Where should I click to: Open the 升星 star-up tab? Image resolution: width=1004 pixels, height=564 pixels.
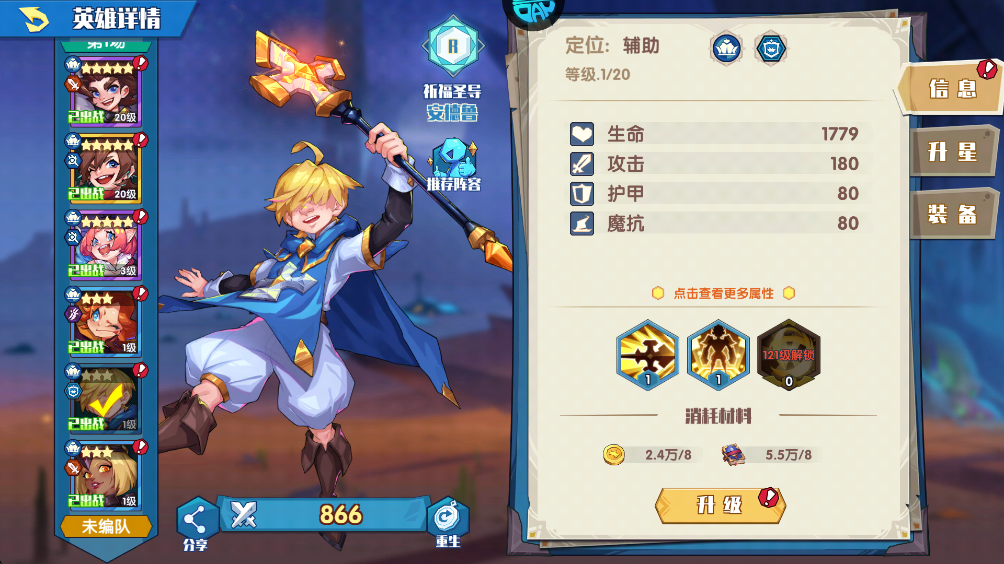click(x=951, y=151)
